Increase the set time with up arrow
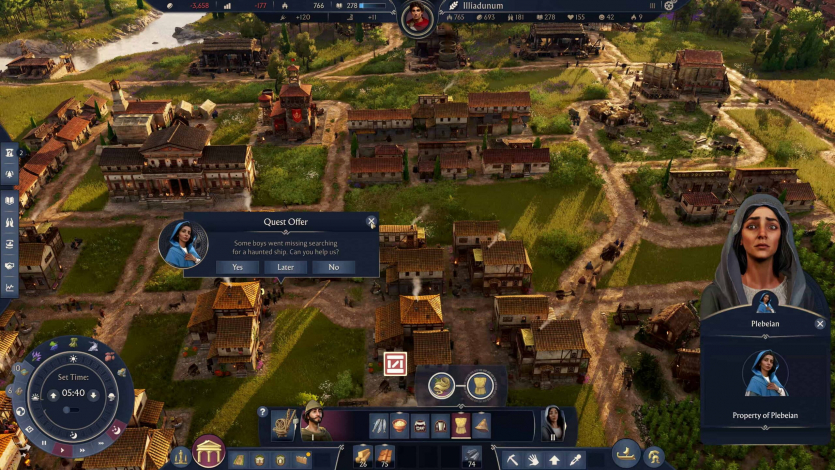835x470 pixels. (x=53, y=394)
